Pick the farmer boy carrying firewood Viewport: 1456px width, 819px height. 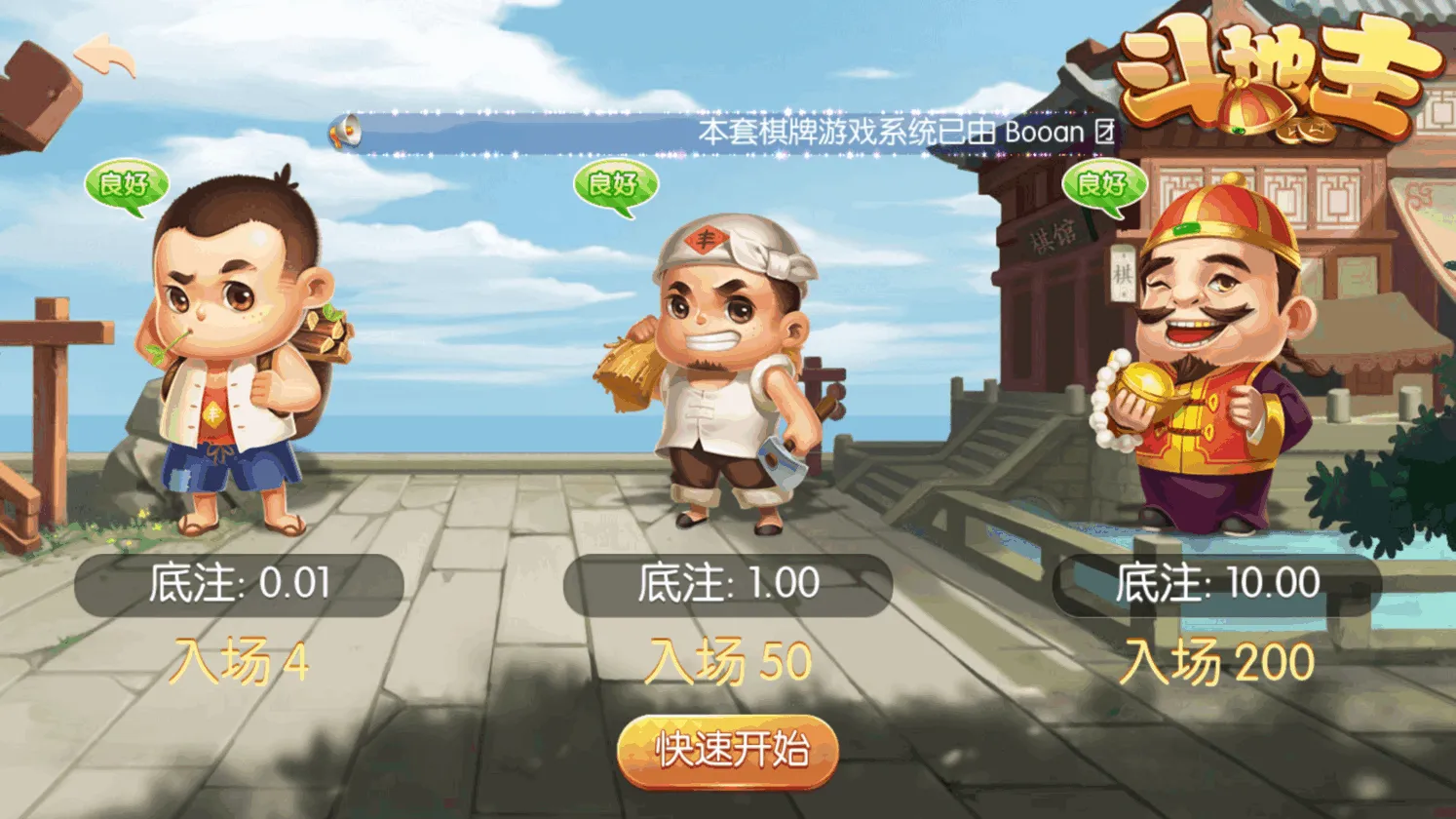239,361
